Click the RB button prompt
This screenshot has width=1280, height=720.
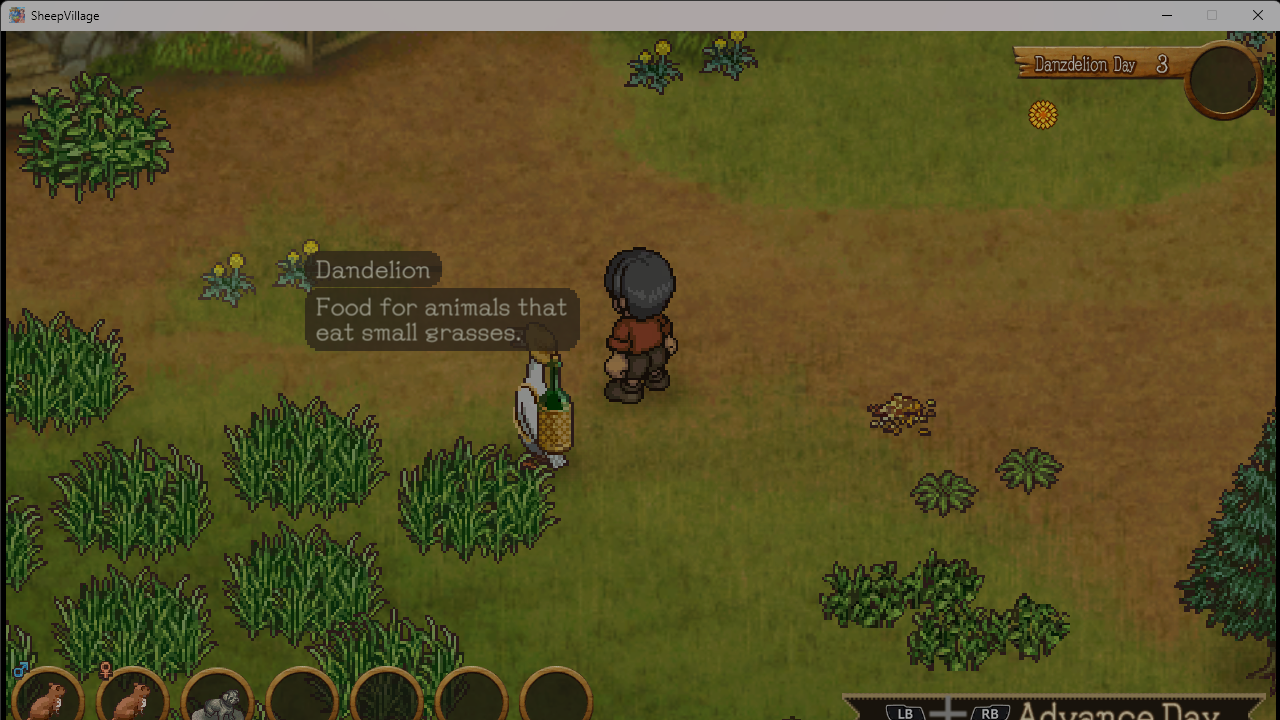pyautogui.click(x=990, y=713)
